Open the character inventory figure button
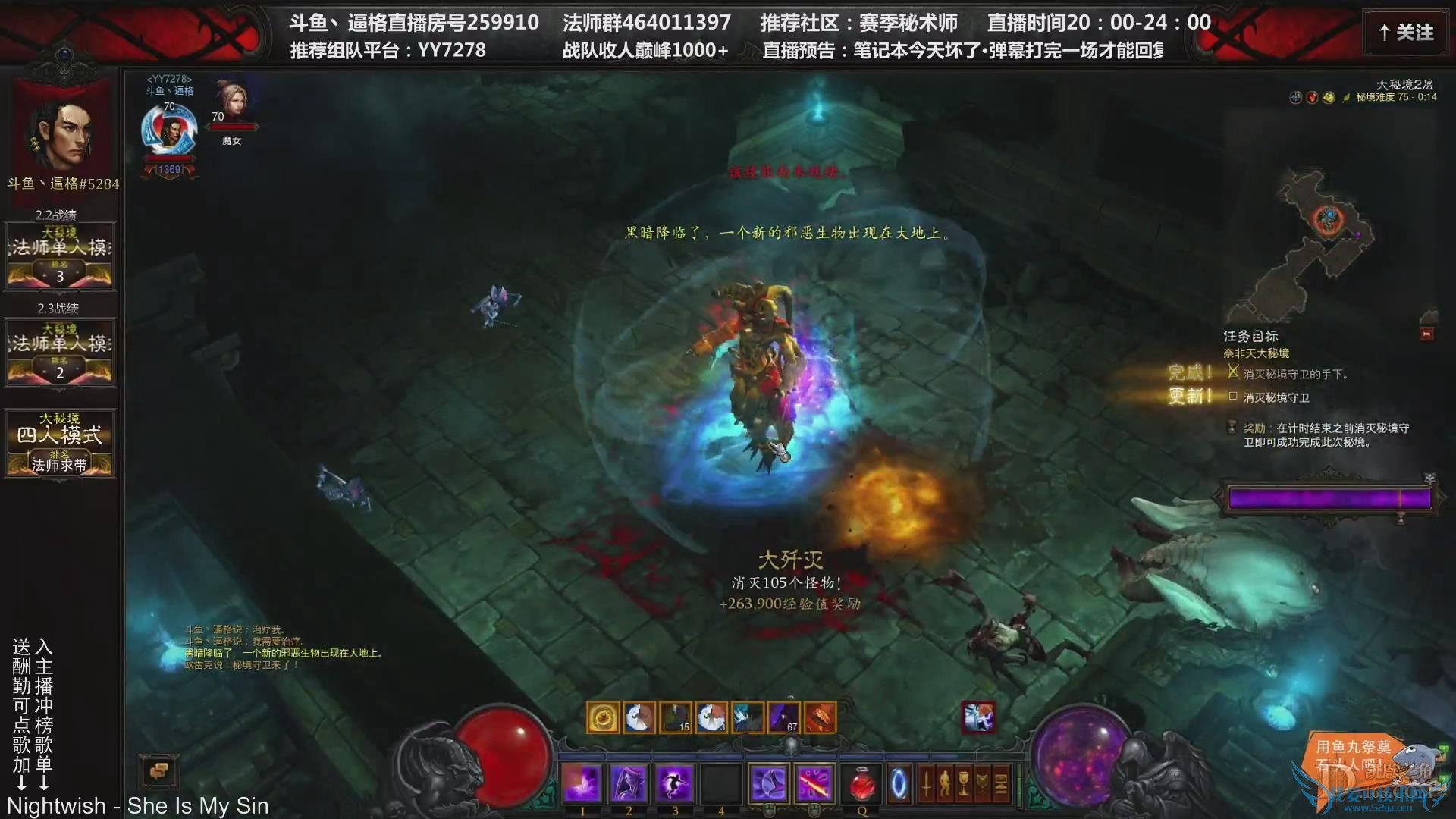This screenshot has width=1456, height=819. 945,784
